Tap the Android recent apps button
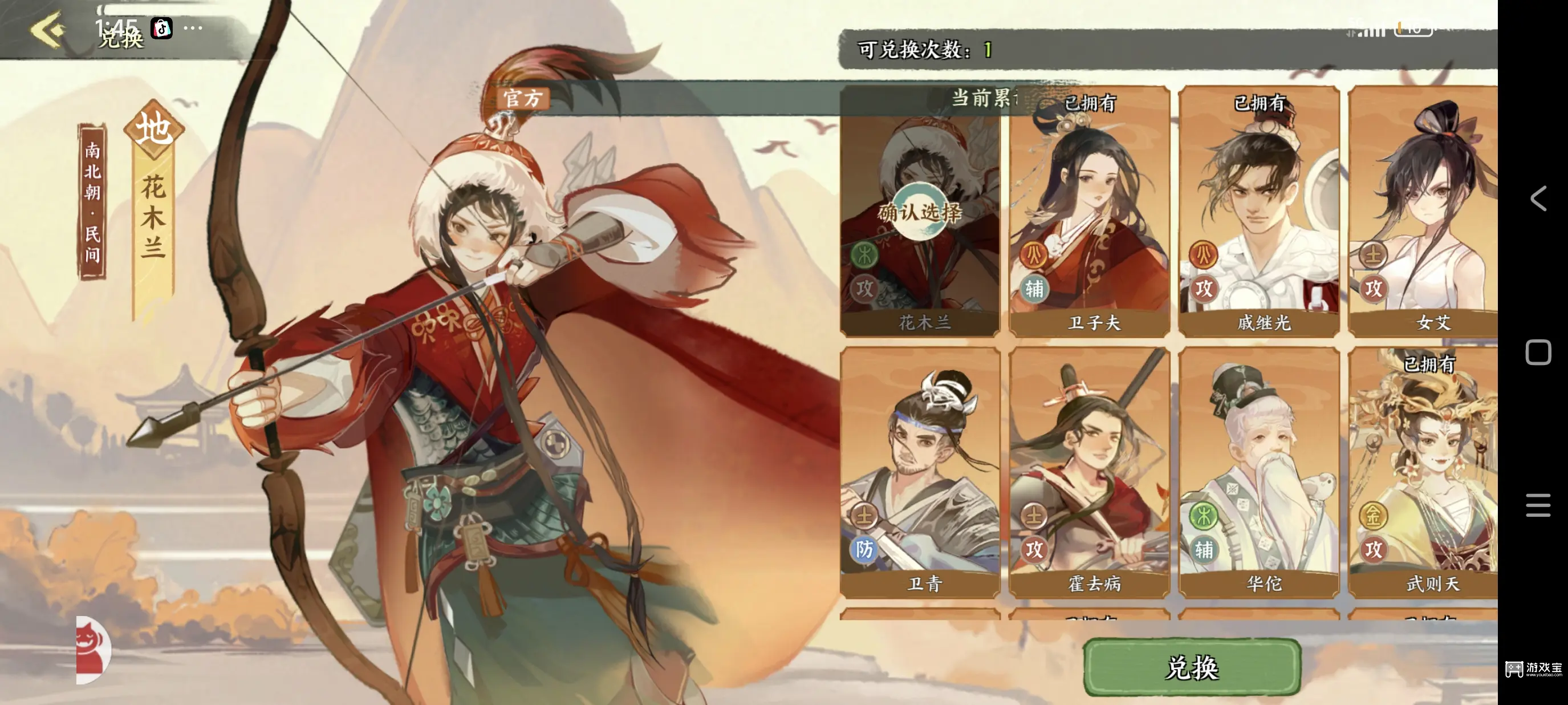This screenshot has height=705, width=1568. pos(1537,505)
